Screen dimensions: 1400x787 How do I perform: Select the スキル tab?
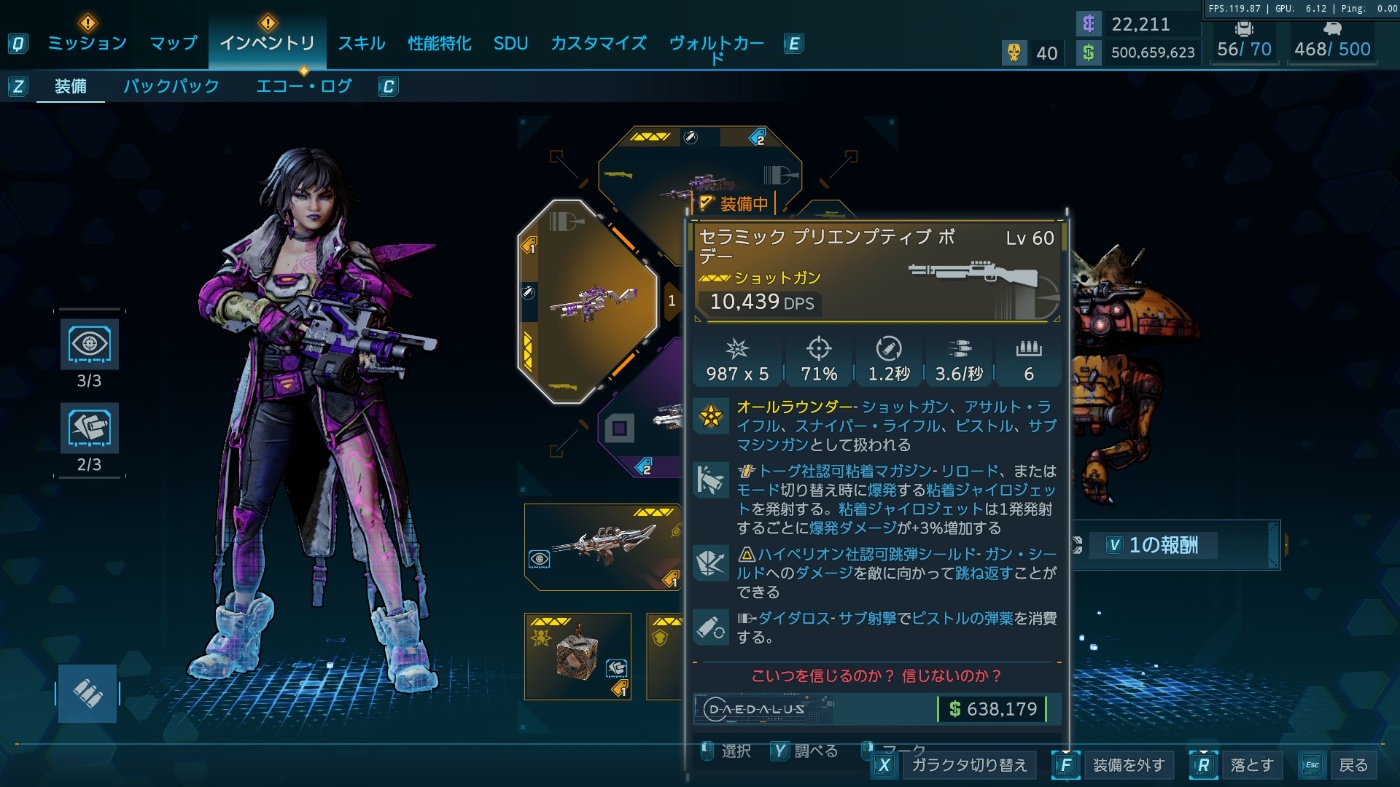click(361, 43)
